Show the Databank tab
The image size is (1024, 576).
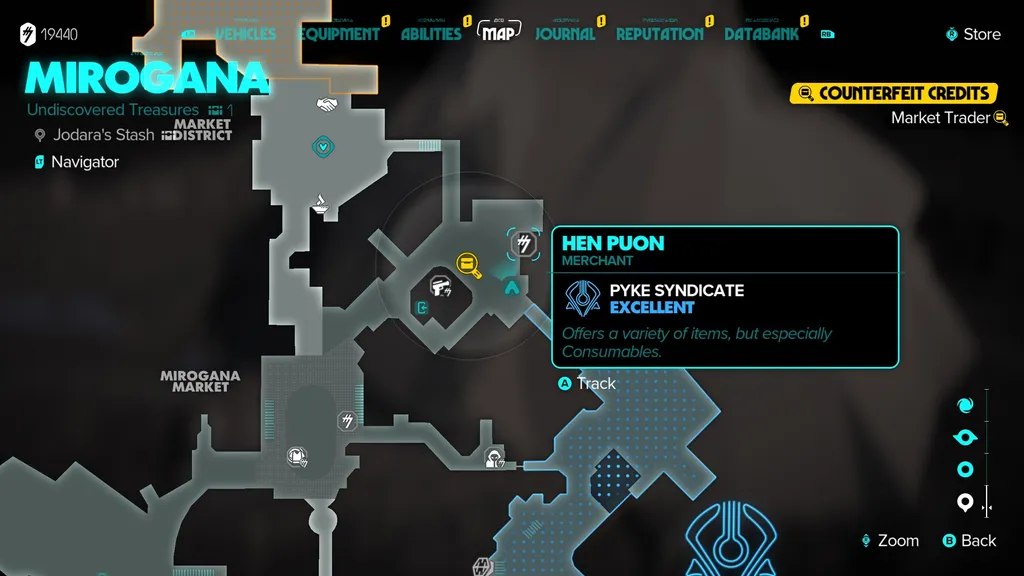coord(762,34)
